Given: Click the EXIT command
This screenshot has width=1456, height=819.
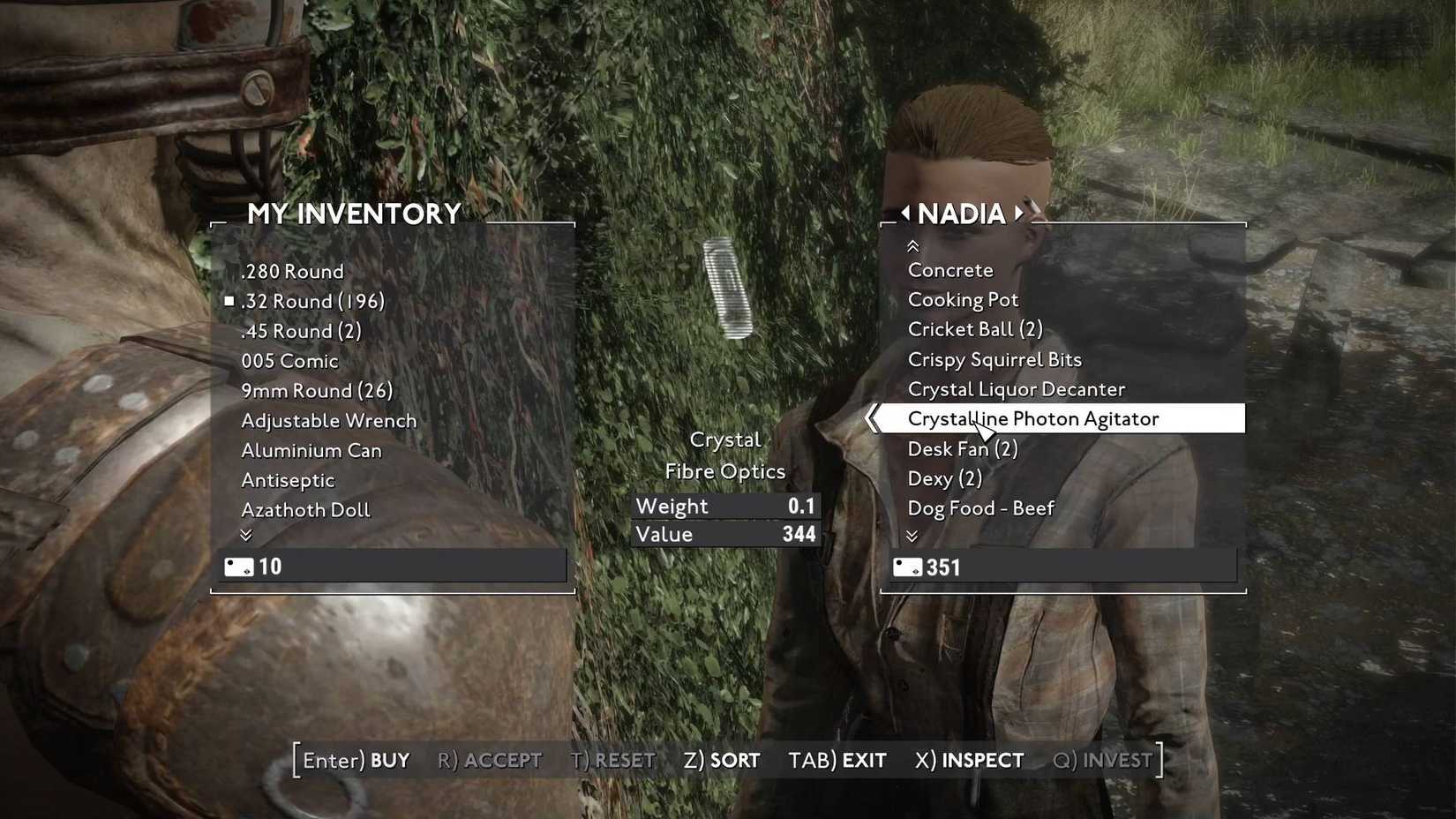Looking at the screenshot, I should (837, 759).
